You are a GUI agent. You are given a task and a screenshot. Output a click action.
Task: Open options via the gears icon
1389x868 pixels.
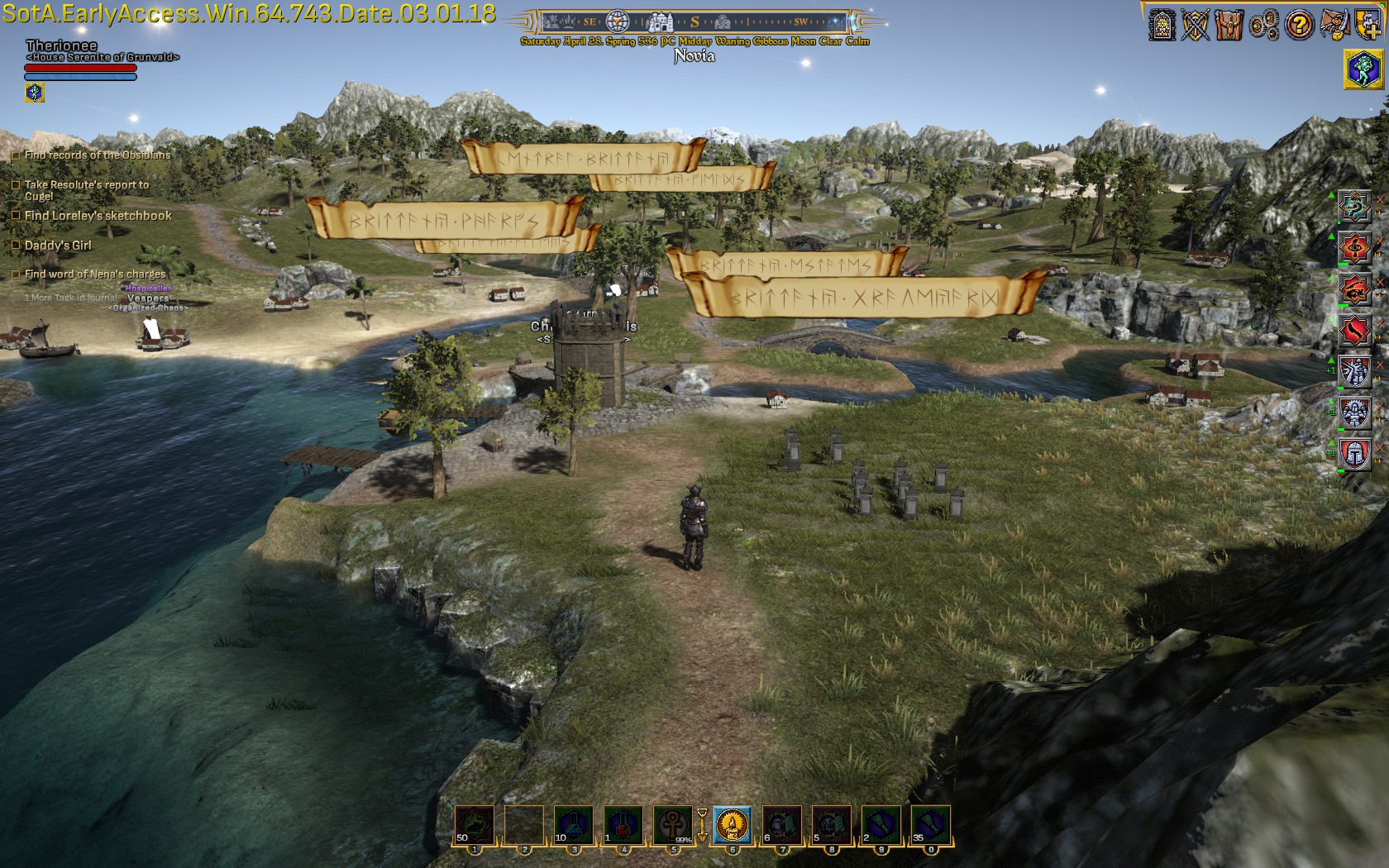[x=1264, y=26]
